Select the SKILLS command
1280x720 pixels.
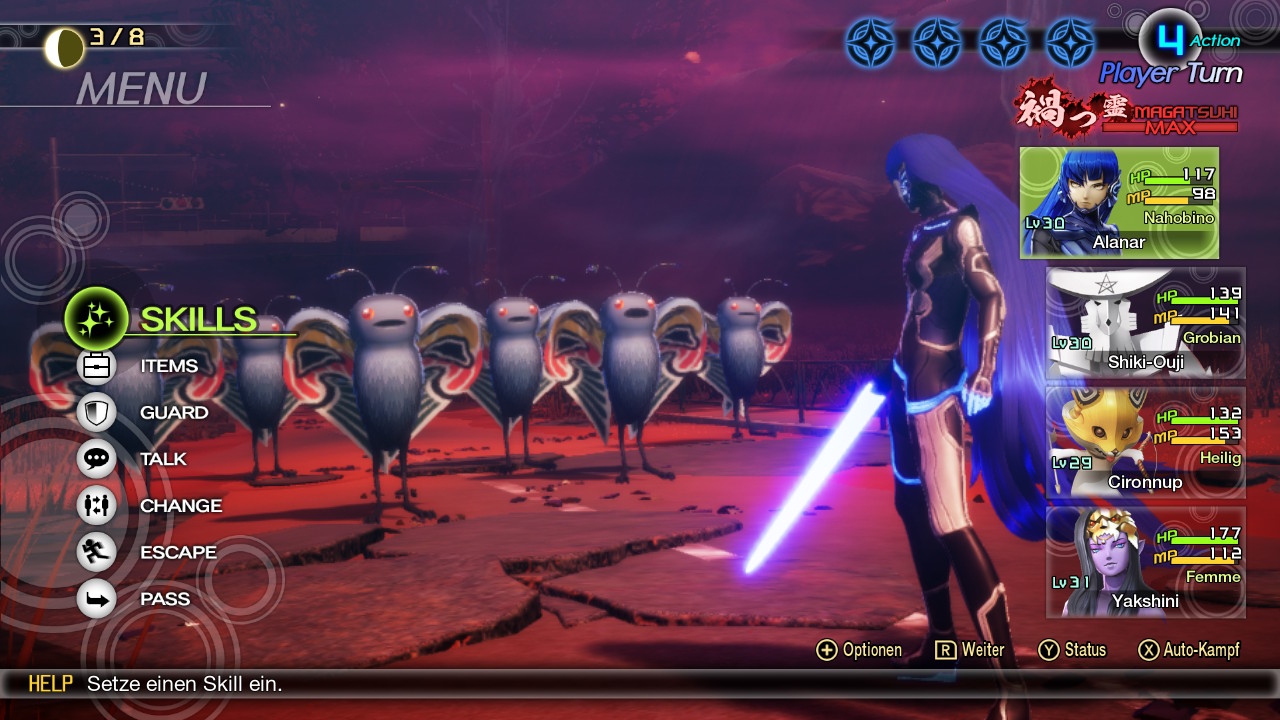click(197, 319)
